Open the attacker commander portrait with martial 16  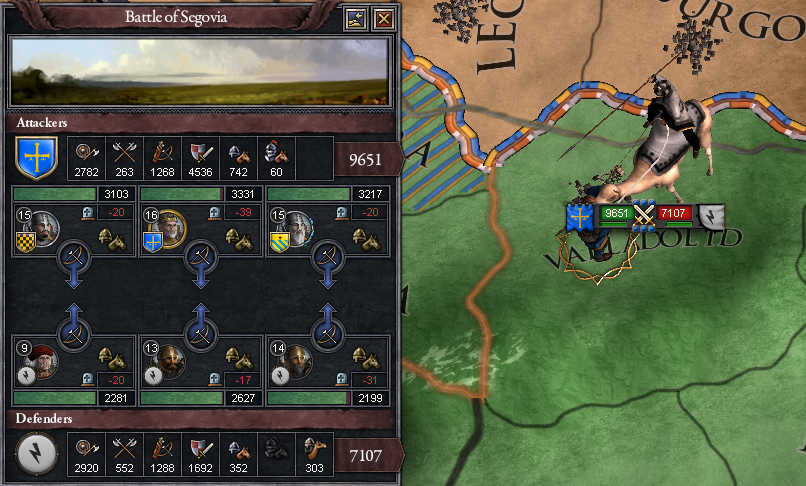[x=172, y=228]
